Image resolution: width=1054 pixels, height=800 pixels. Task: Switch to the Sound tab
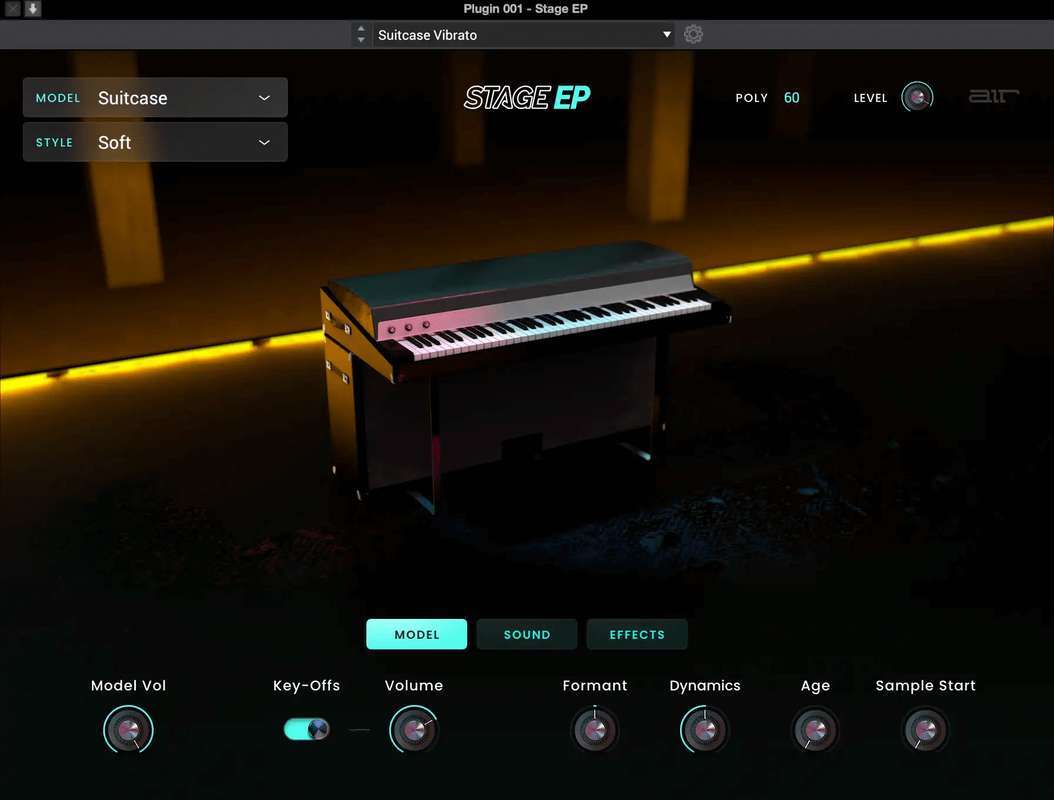pos(527,635)
